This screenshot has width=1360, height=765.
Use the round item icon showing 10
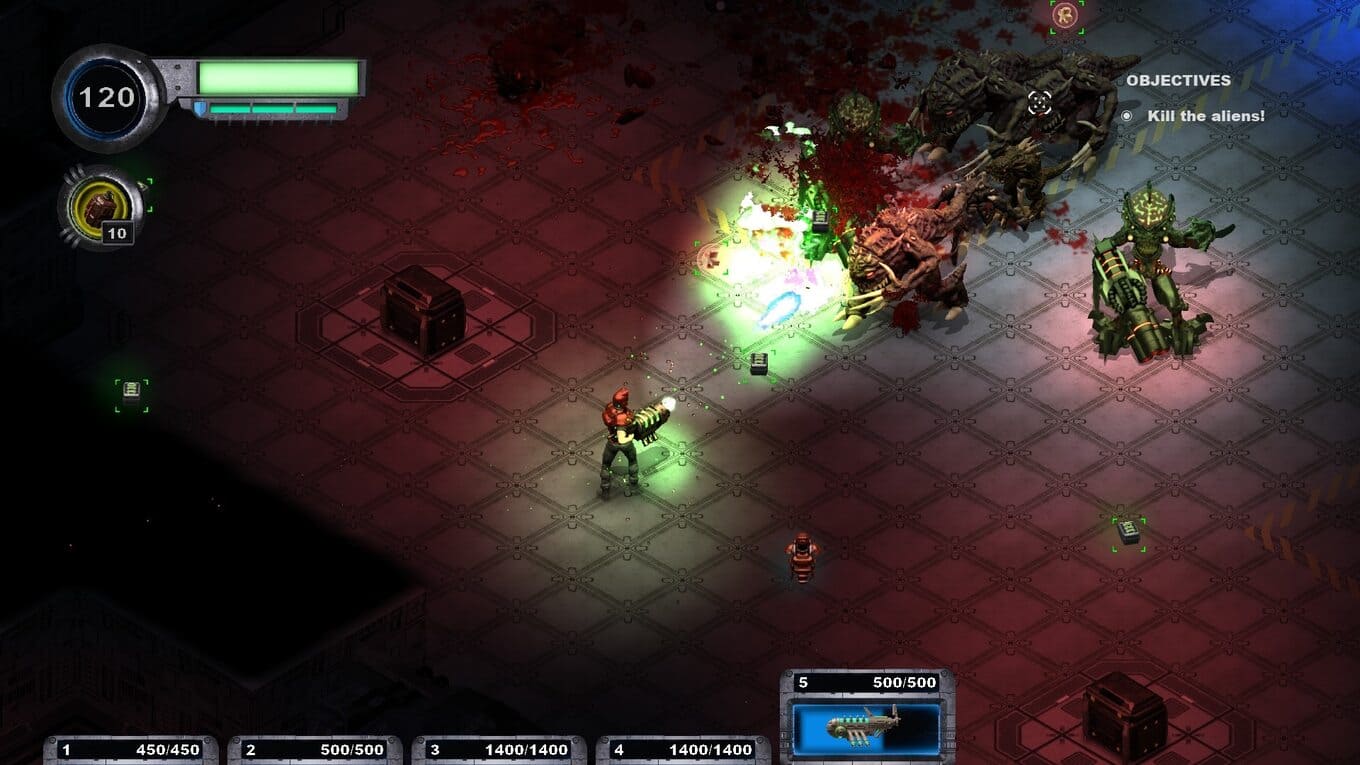[x=100, y=207]
